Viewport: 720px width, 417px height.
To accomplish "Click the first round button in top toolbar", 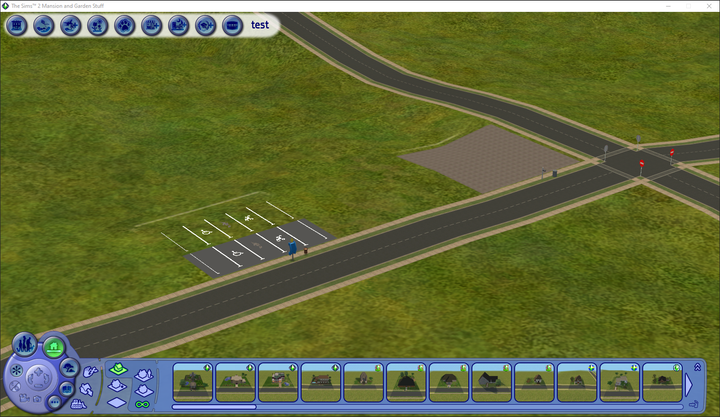I will (16, 25).
